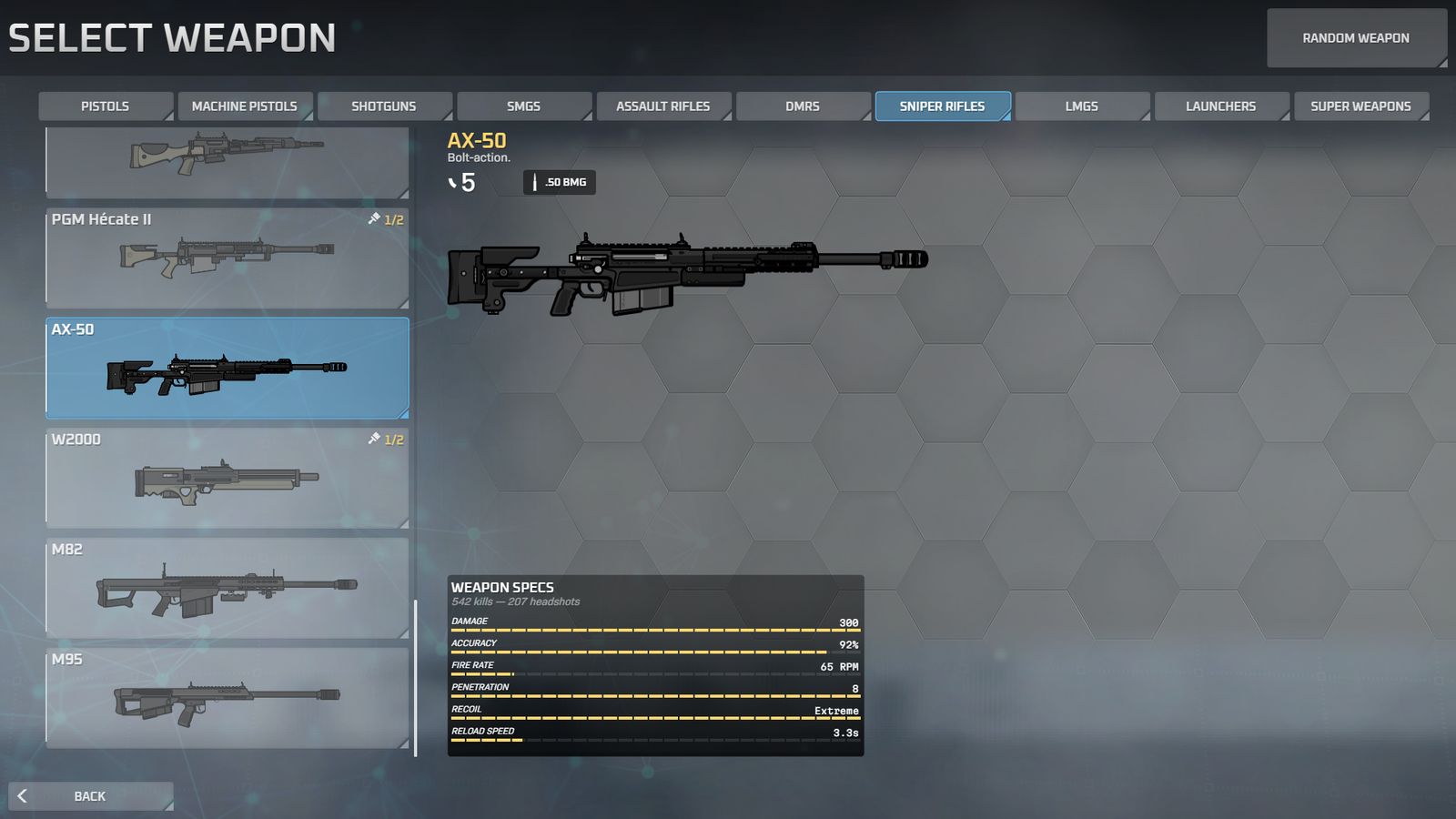The image size is (1456, 819).
Task: Open the DMRs tab
Action: pyautogui.click(x=802, y=106)
